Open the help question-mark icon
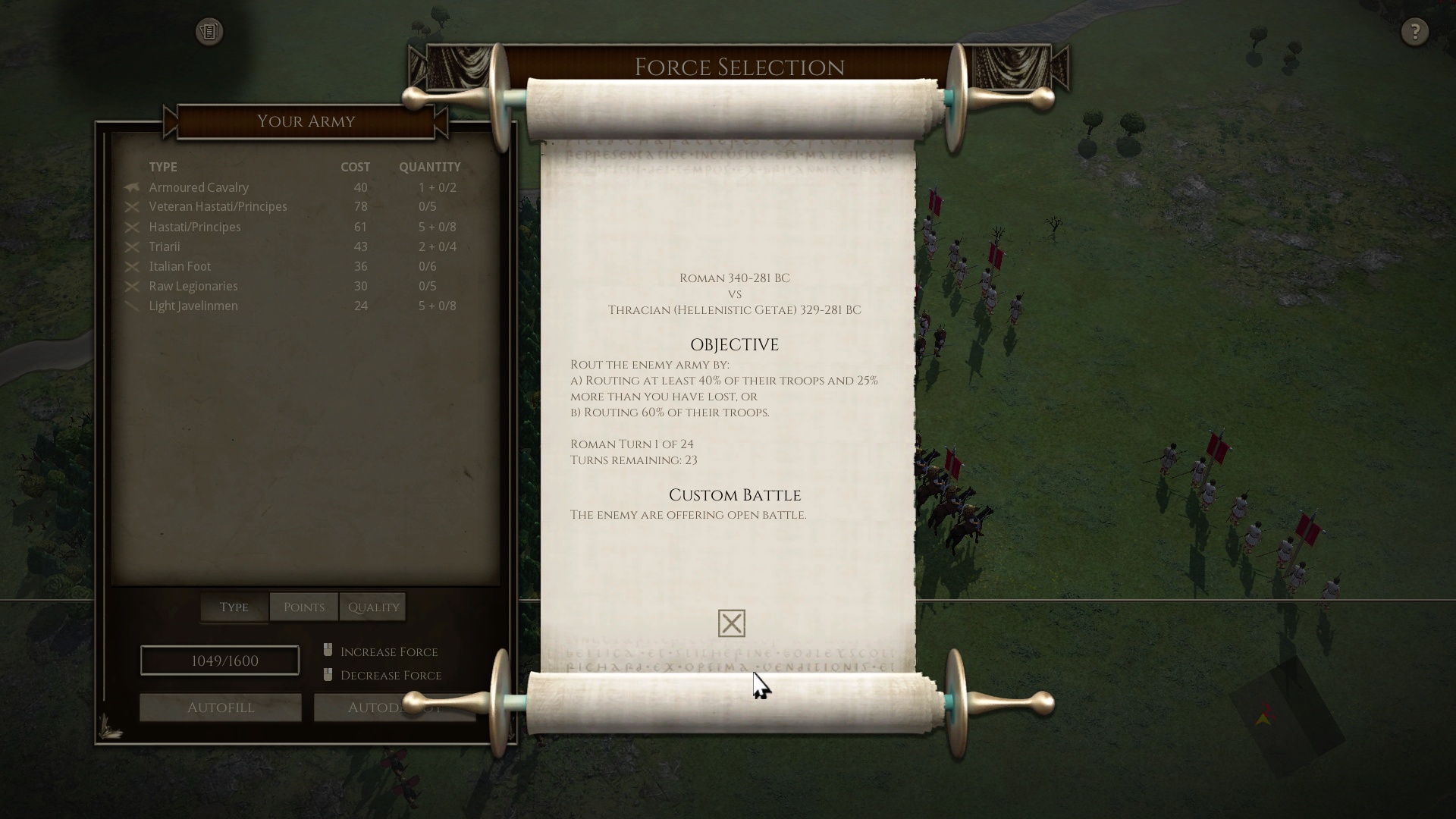 (x=1414, y=32)
